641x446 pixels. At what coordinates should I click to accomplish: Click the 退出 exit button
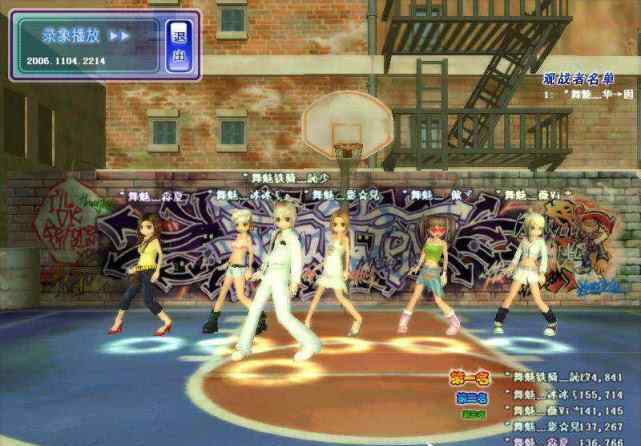click(x=179, y=45)
